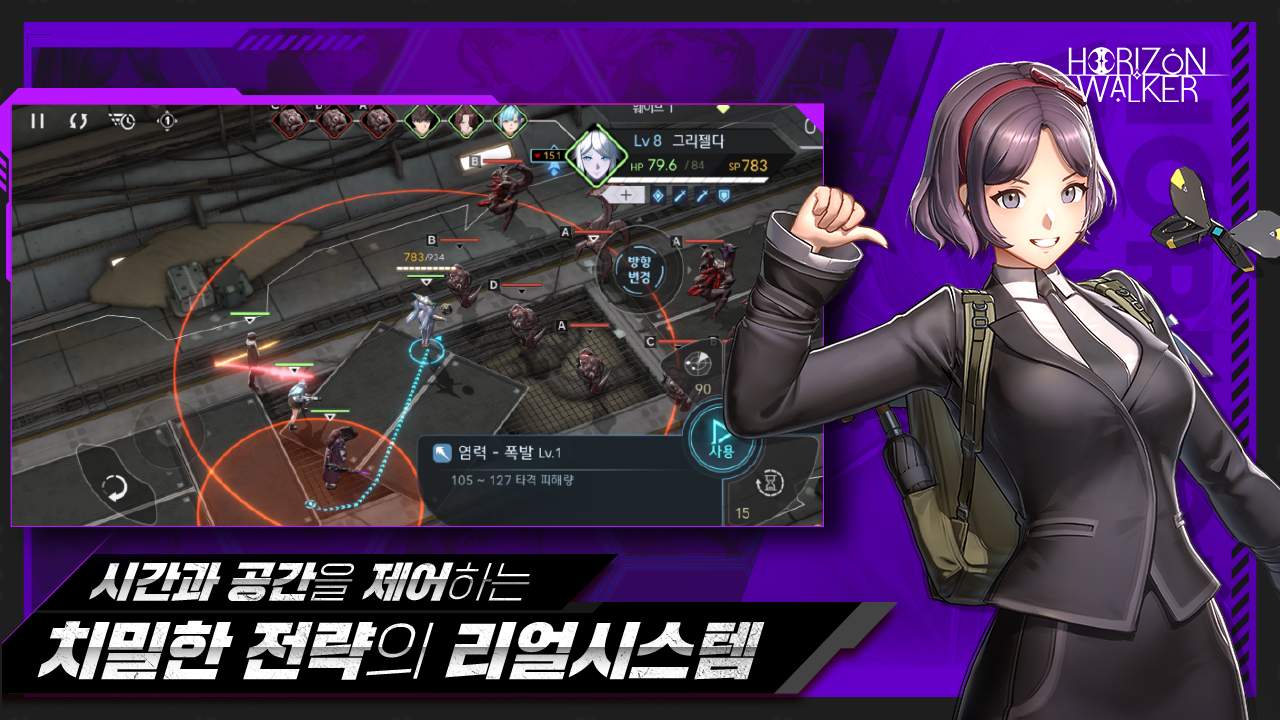Select the shield skill icon
This screenshot has width=1280, height=720.
[724, 196]
